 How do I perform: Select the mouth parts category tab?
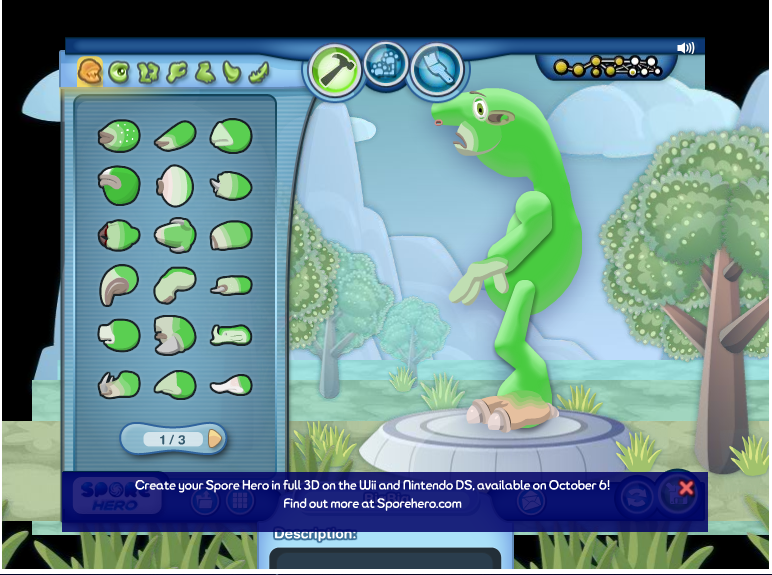click(91, 72)
